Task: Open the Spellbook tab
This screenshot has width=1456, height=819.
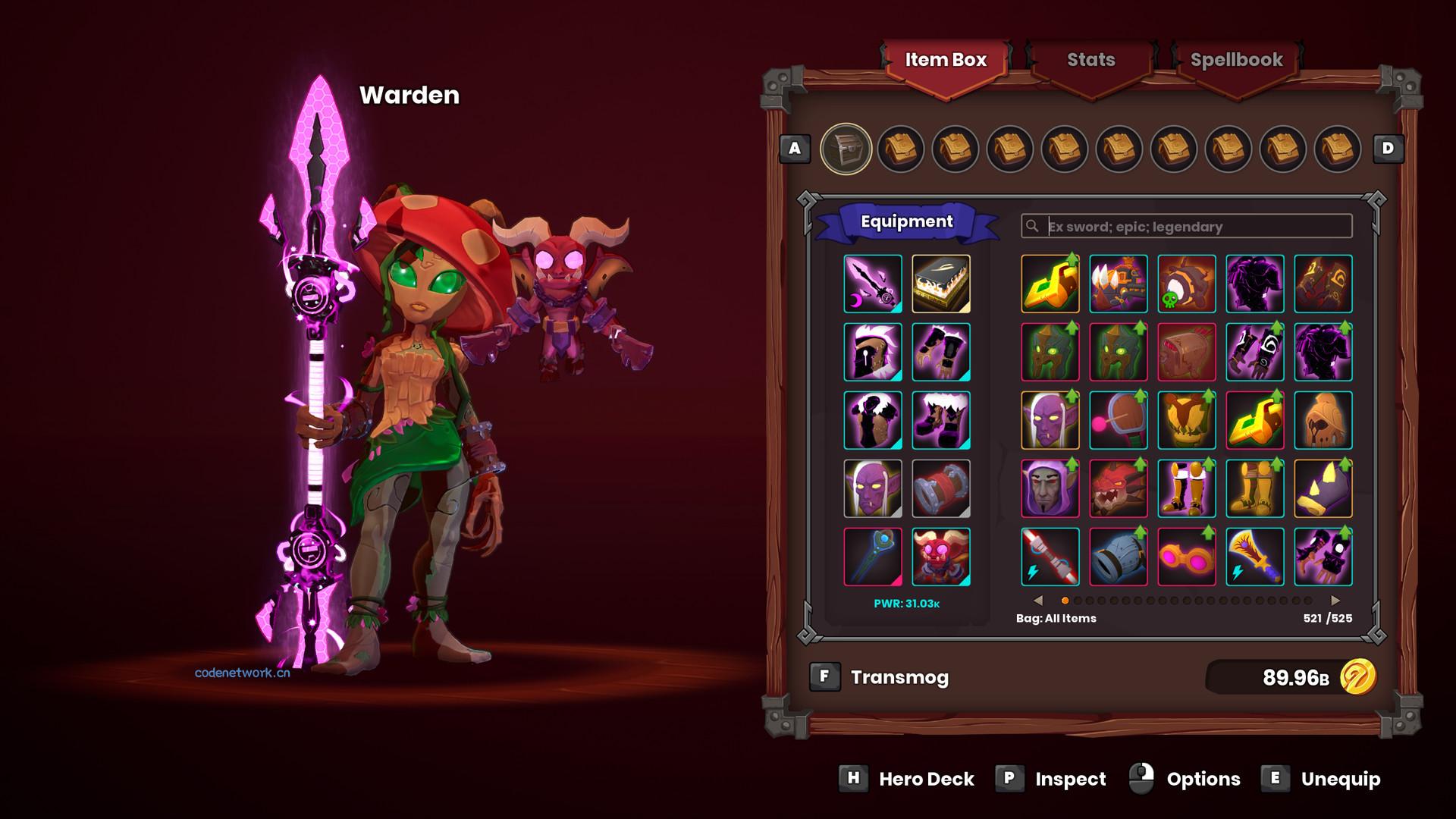Action: (x=1236, y=59)
